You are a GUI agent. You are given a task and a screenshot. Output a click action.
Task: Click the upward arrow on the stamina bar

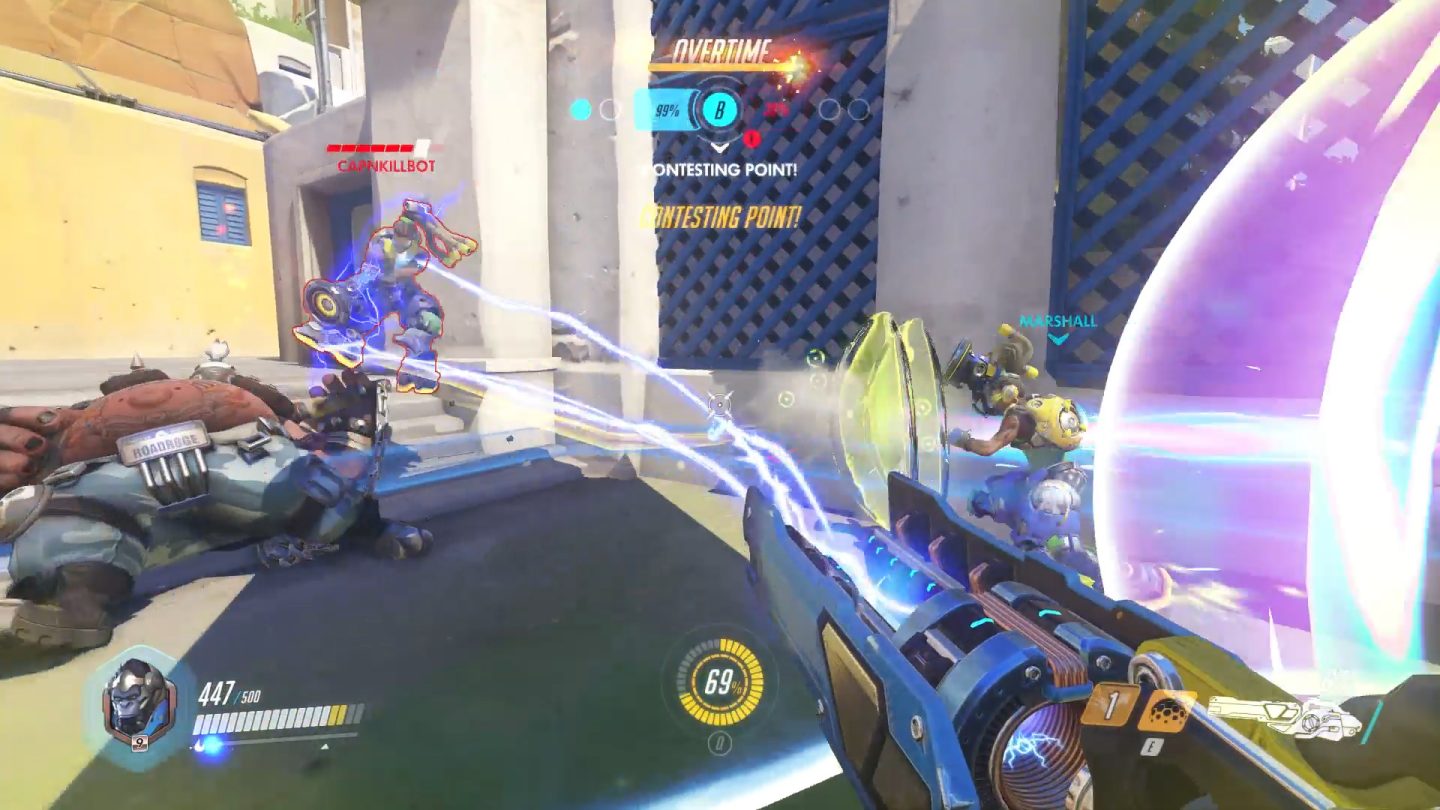click(x=324, y=747)
